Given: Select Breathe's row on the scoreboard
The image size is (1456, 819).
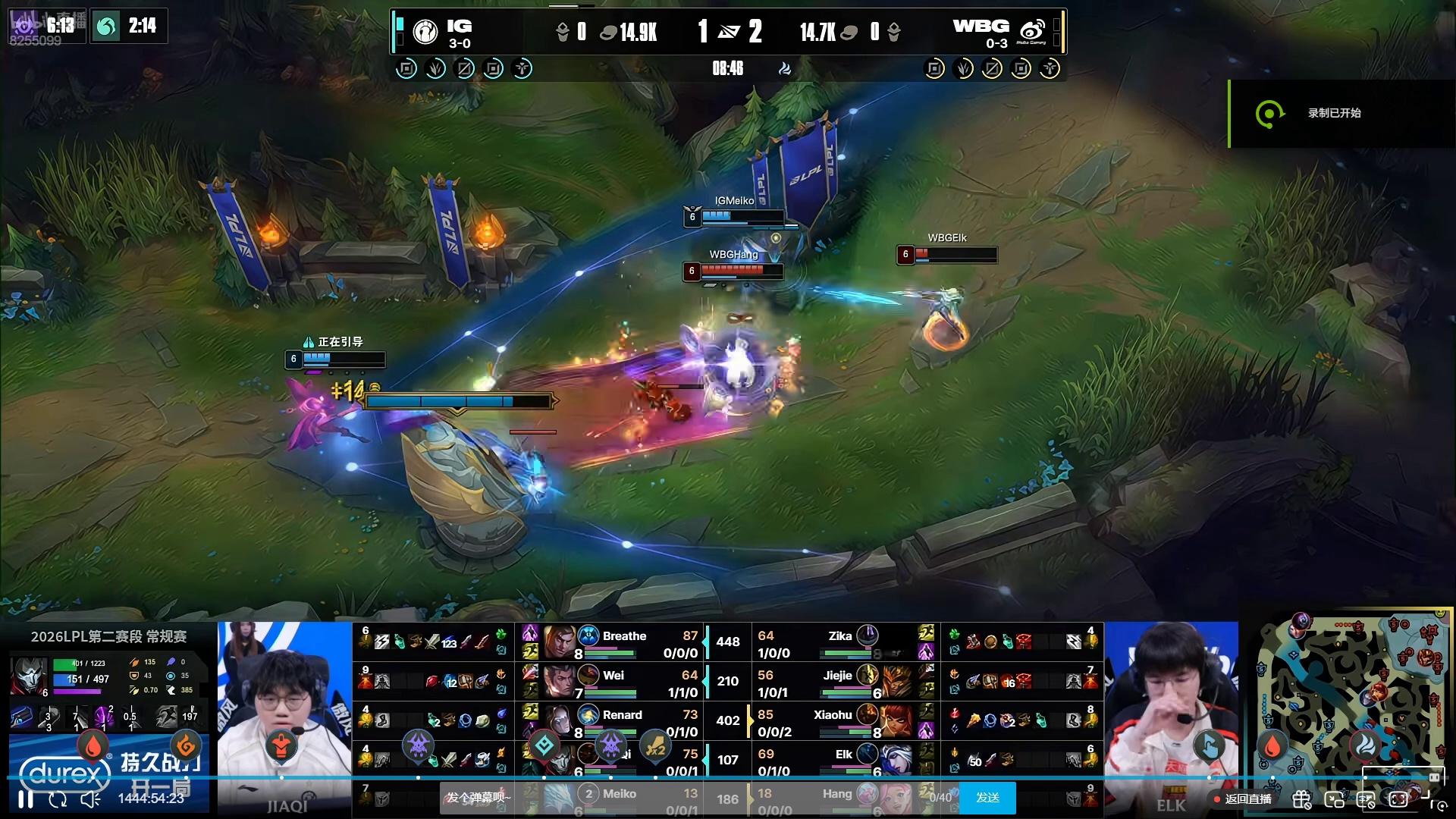Looking at the screenshot, I should [x=623, y=643].
